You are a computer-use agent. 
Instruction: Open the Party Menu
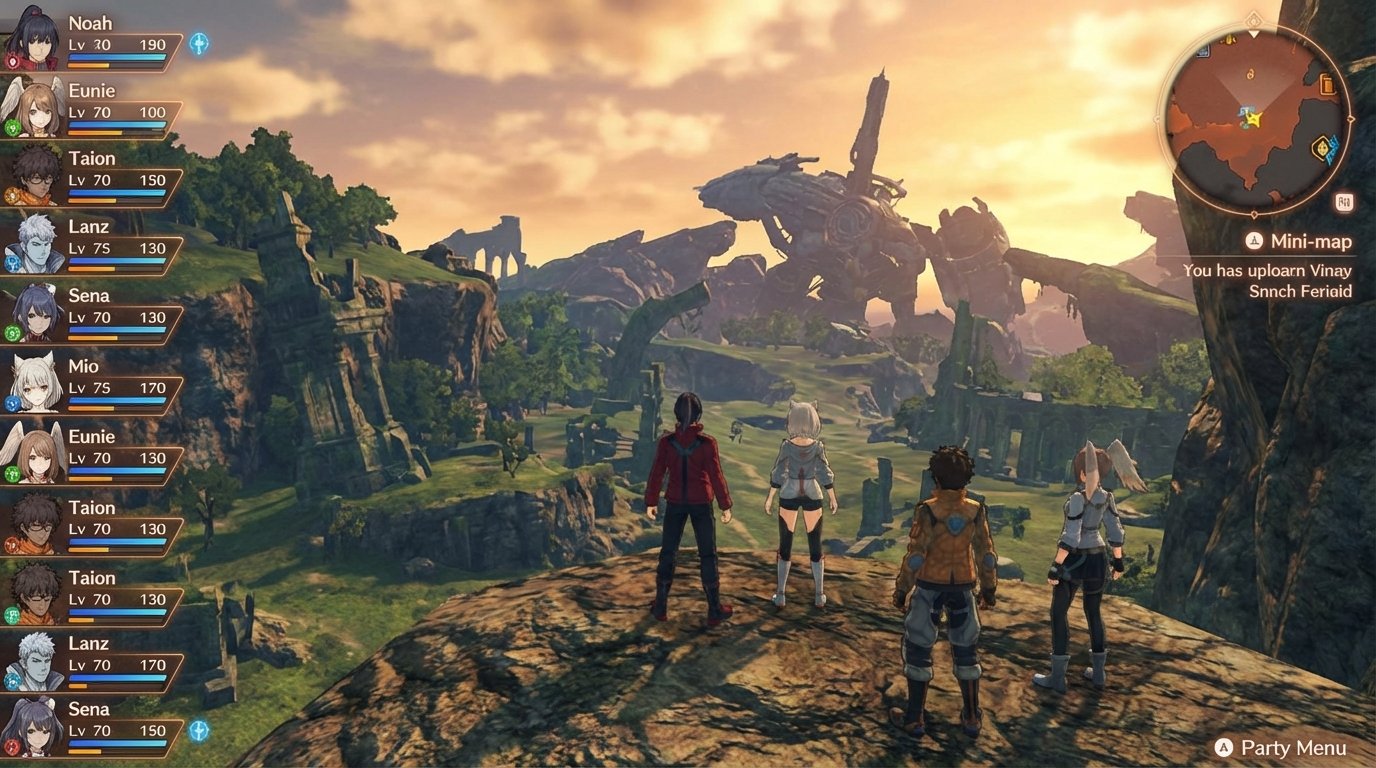(1284, 747)
